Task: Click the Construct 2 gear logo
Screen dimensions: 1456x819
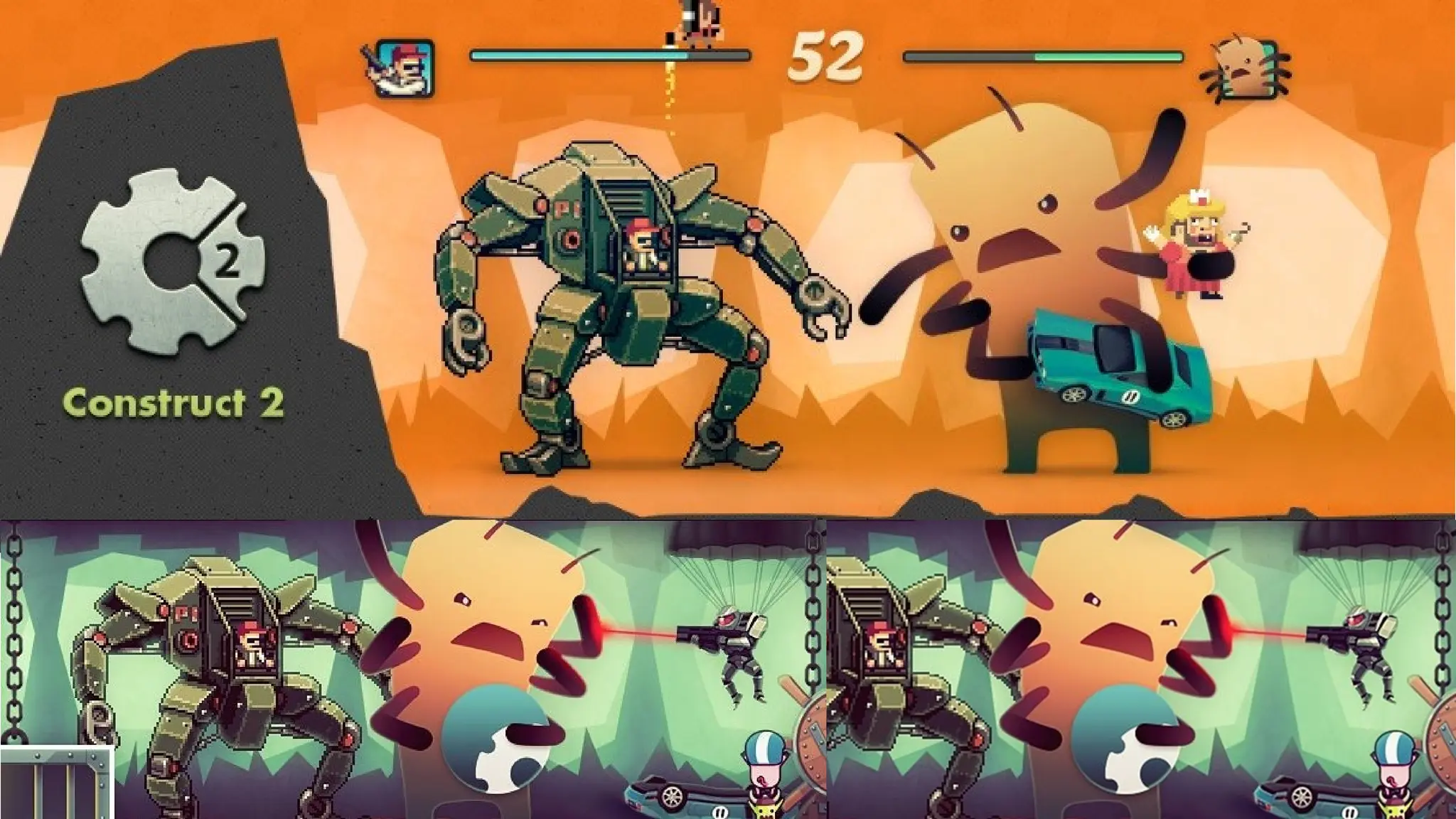Action: click(x=174, y=260)
